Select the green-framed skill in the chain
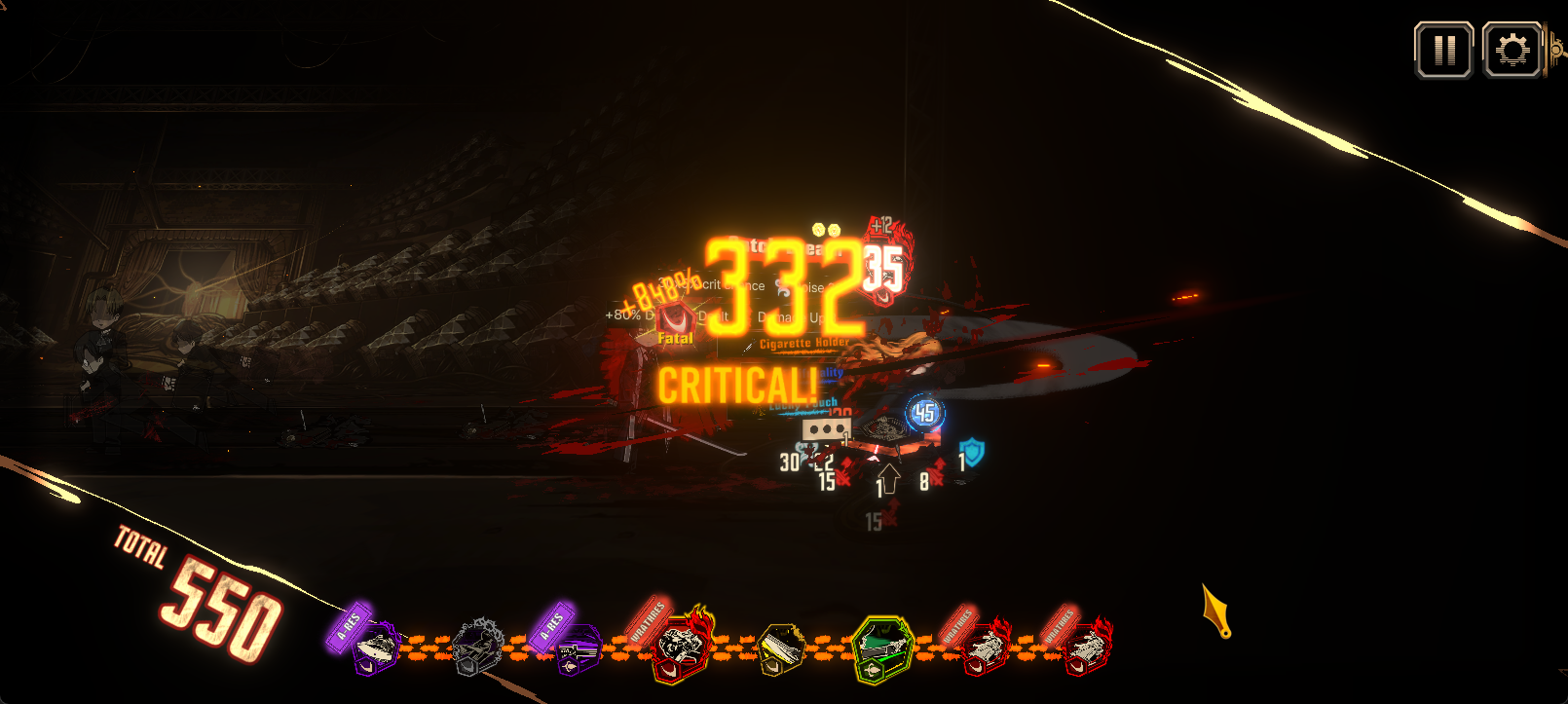 pos(881,648)
